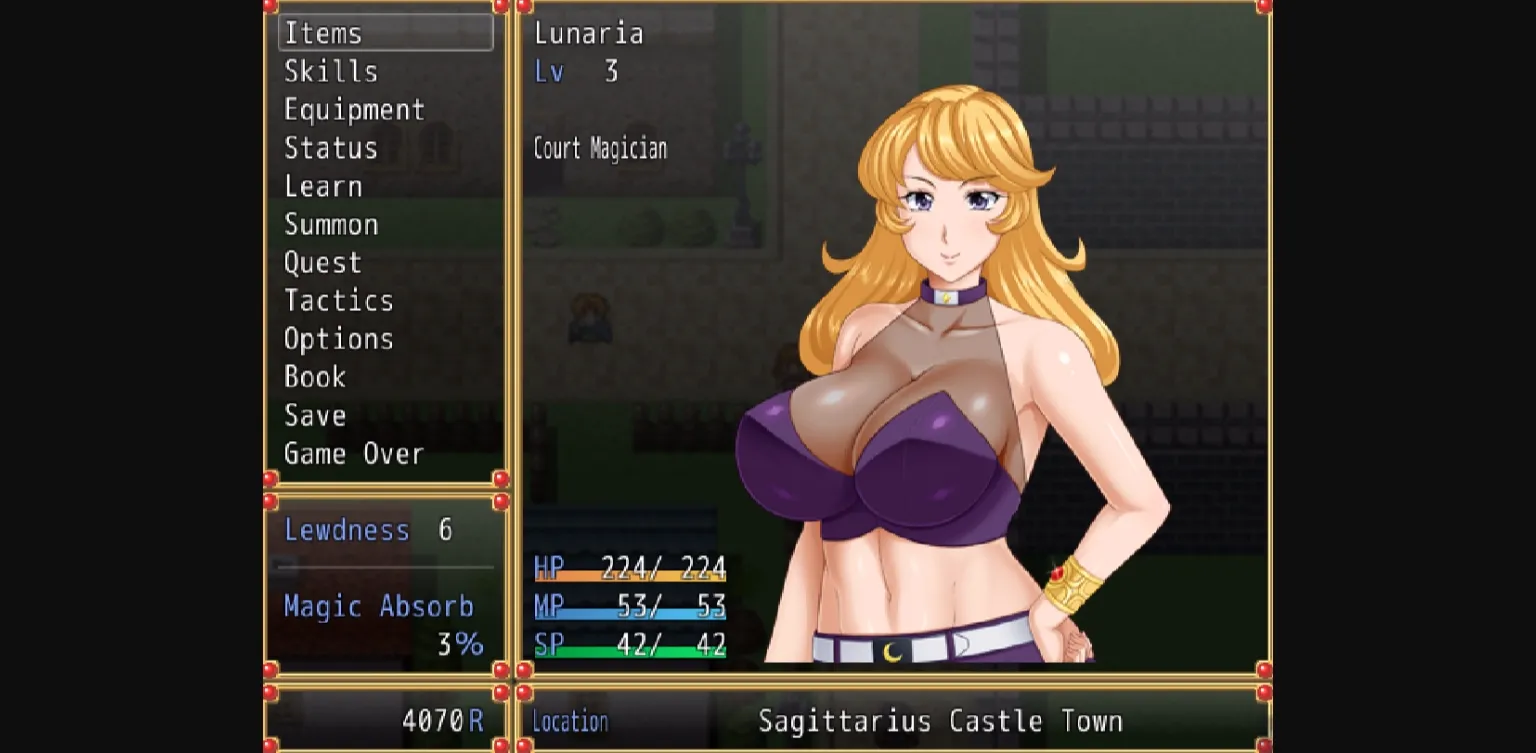
Task: Click the Sagittarius Castle Town location label
Action: pyautogui.click(x=940, y=720)
